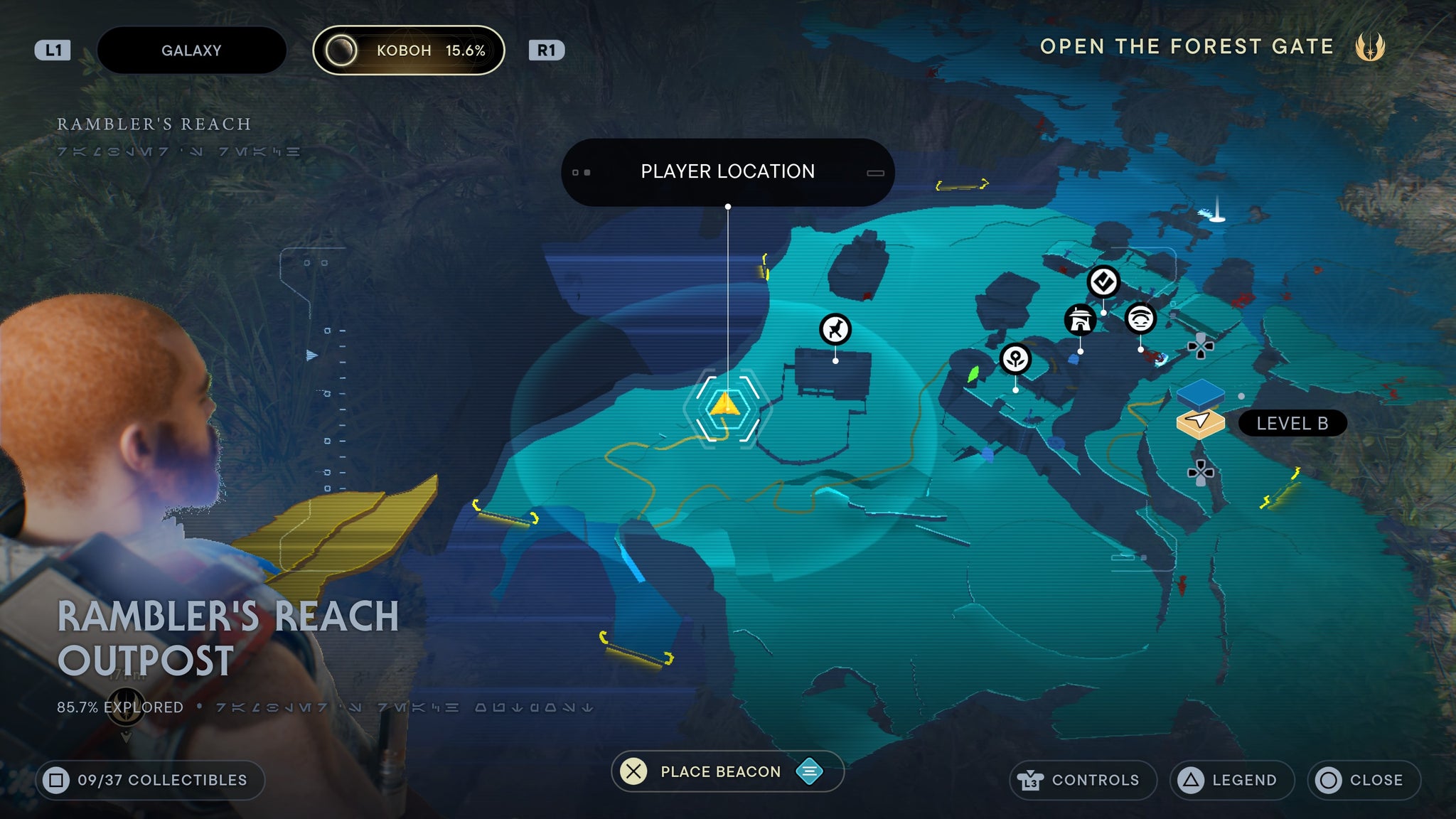Show the map Legend
Screen dimensions: 1456x819
point(1231,780)
